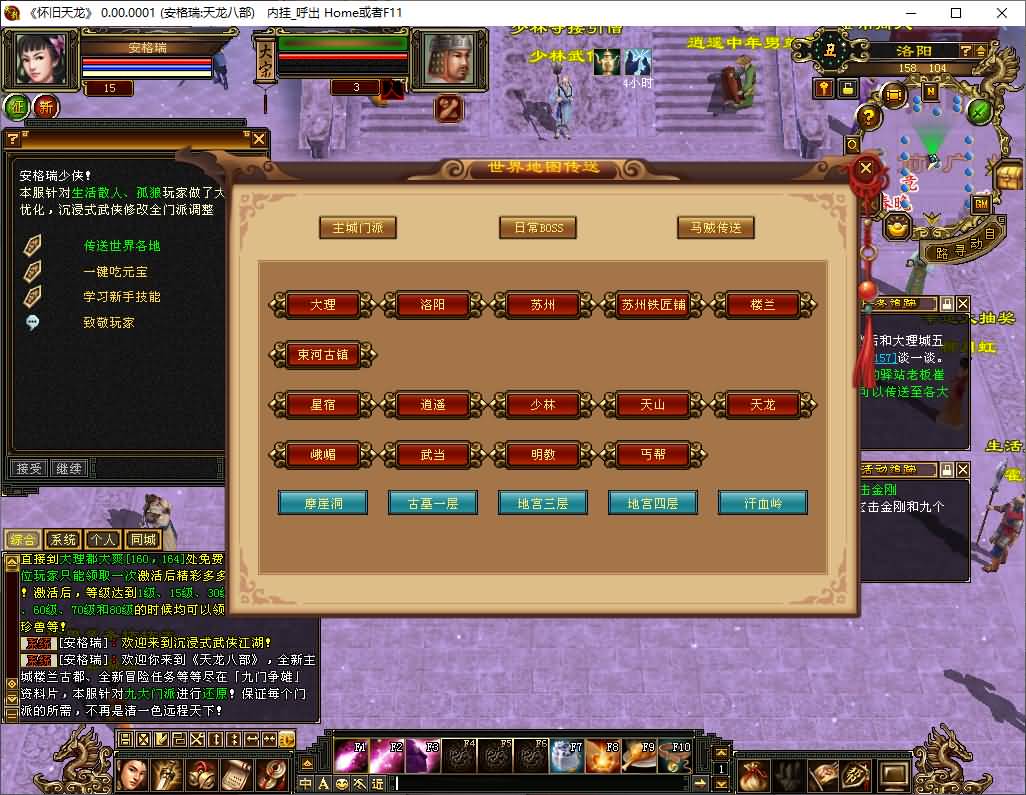1026x795 pixels.
Task: Maximize the game window
Action: pyautogui.click(x=956, y=13)
